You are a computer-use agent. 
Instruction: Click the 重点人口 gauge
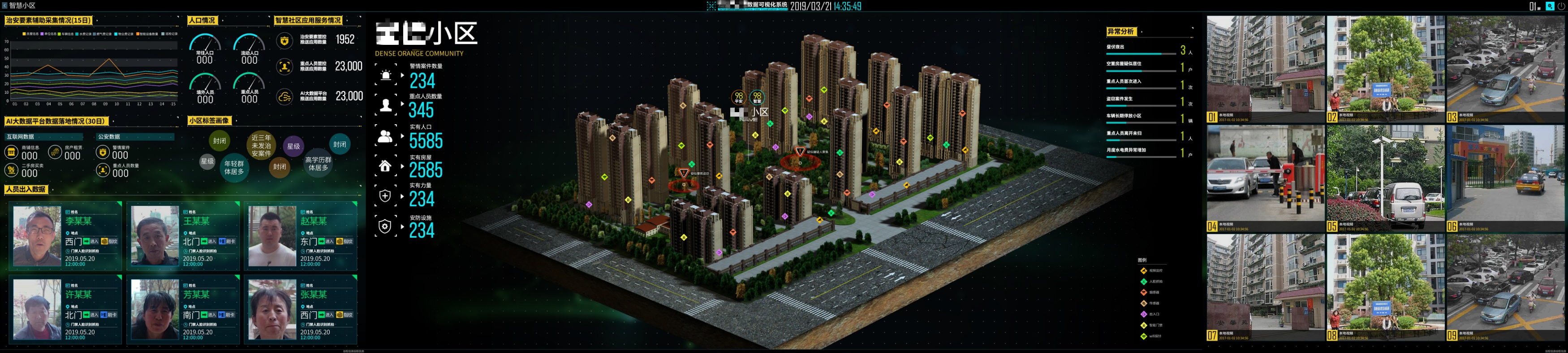pyautogui.click(x=249, y=89)
